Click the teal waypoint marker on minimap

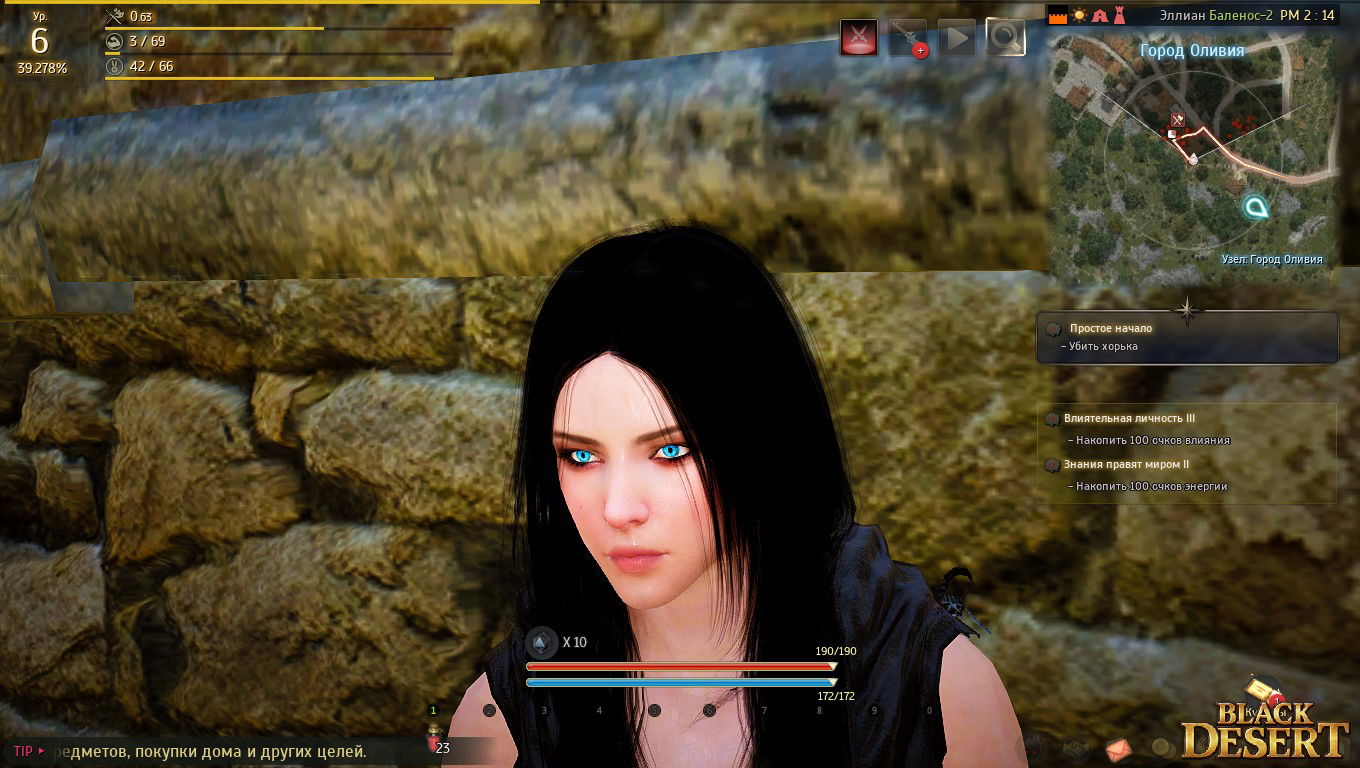click(x=1255, y=207)
